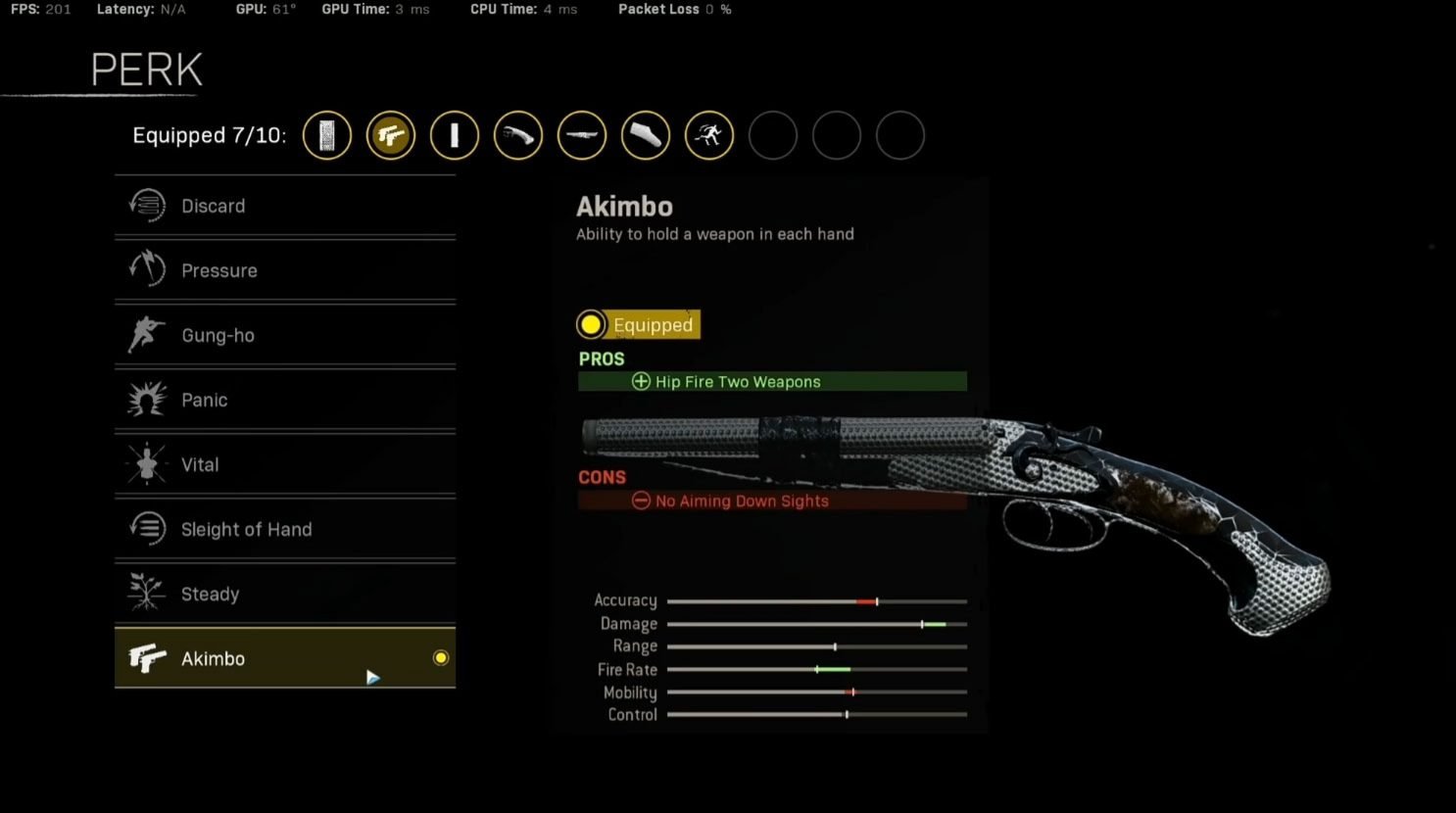Select the plain white bar equipped slot
1456x813 pixels.
[x=455, y=135]
